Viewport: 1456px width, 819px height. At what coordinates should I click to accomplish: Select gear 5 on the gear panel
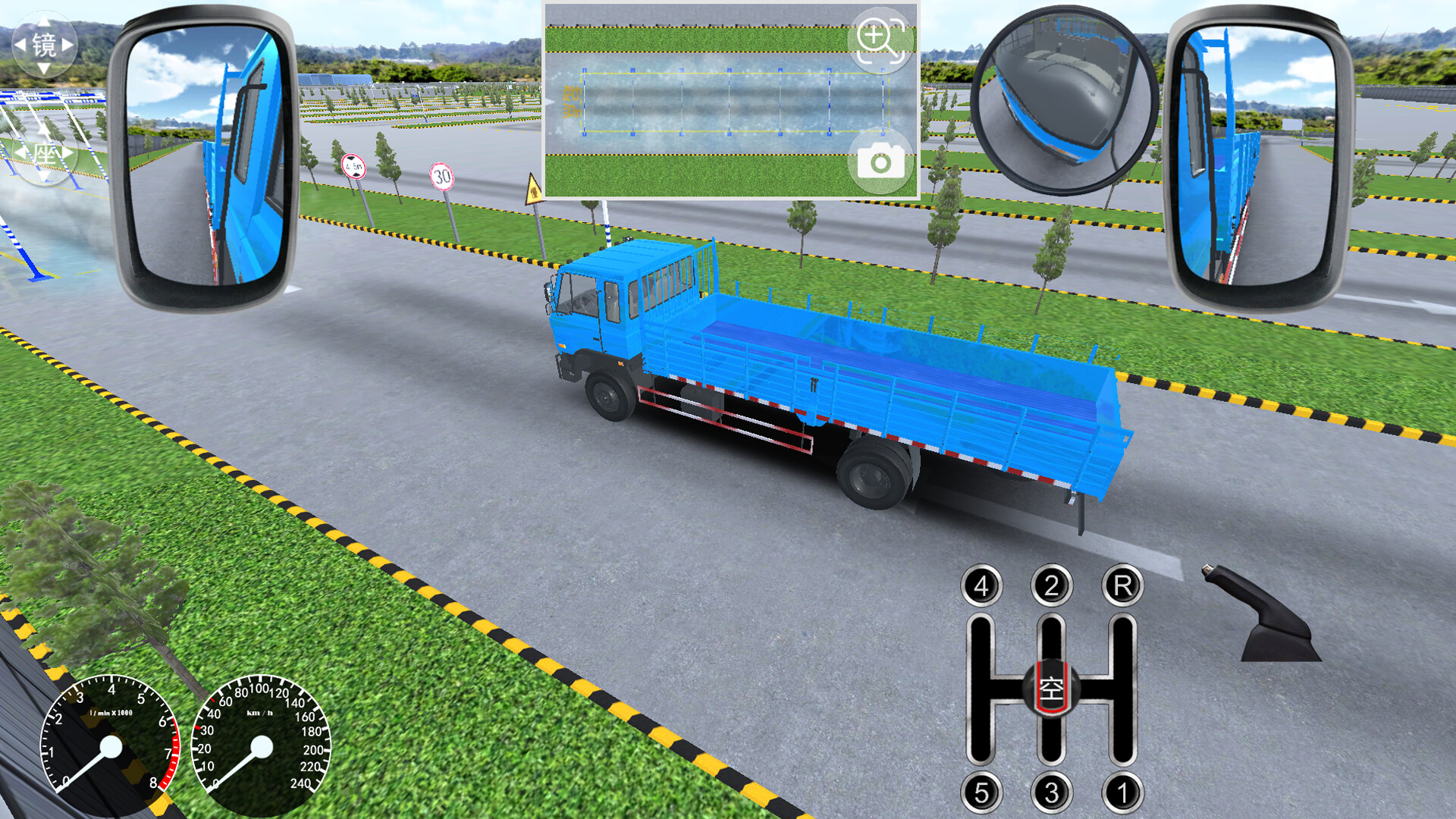pos(982,793)
